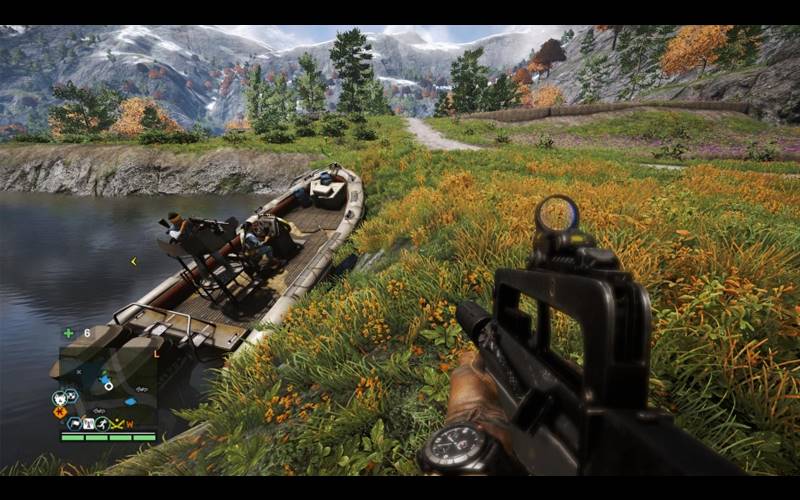
Task: Click the blue diamond marker on minimap
Action: pyautogui.click(x=130, y=402)
